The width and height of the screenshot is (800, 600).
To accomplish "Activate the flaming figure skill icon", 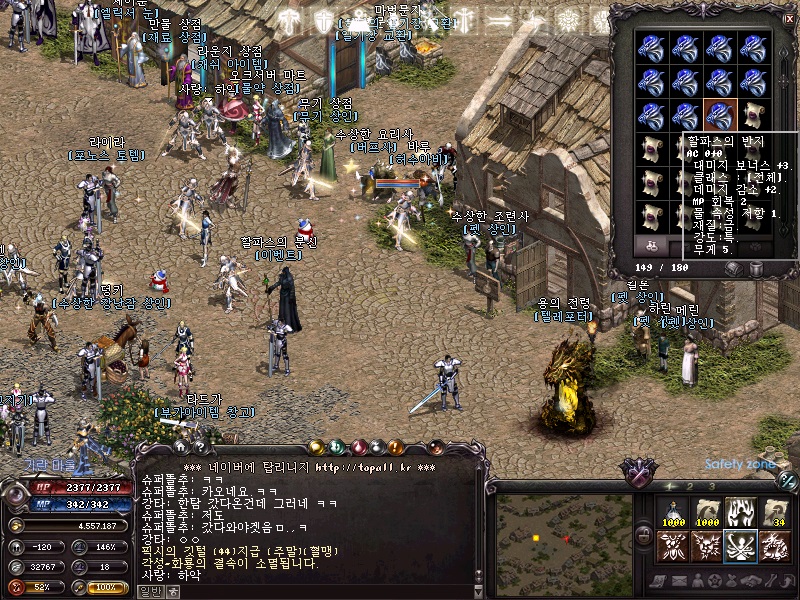I will click(741, 511).
